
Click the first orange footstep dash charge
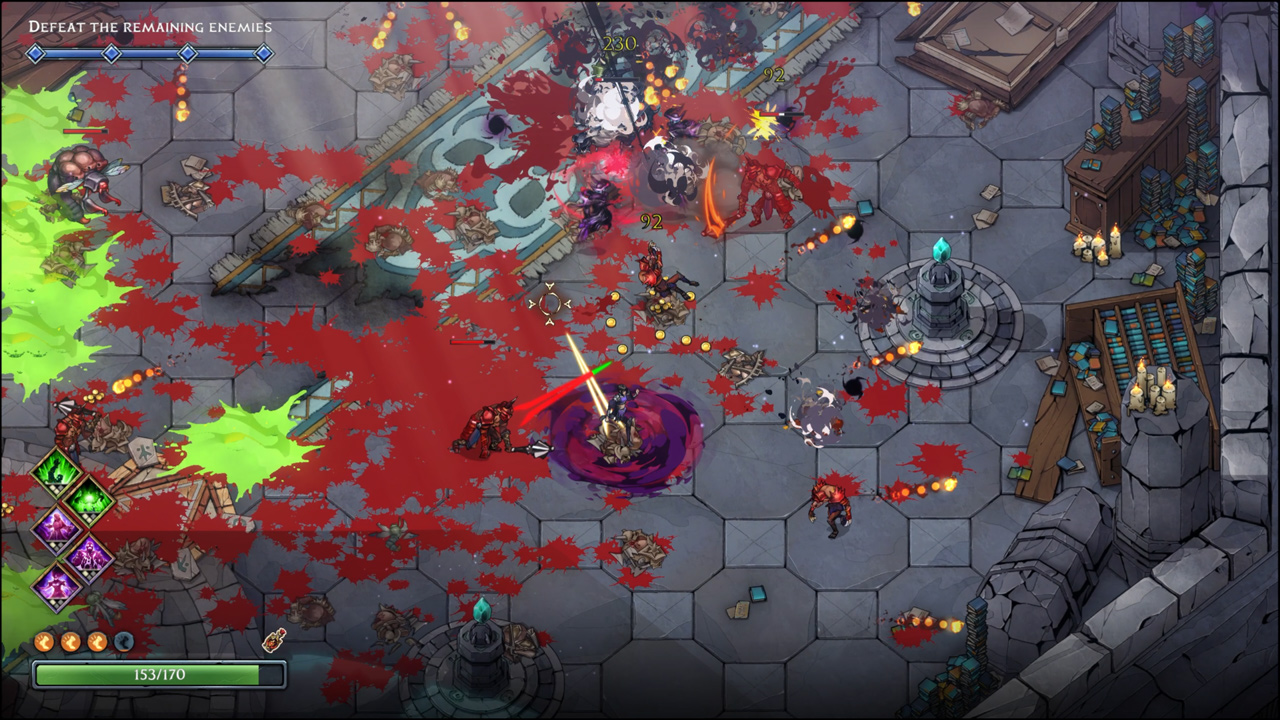pos(42,640)
